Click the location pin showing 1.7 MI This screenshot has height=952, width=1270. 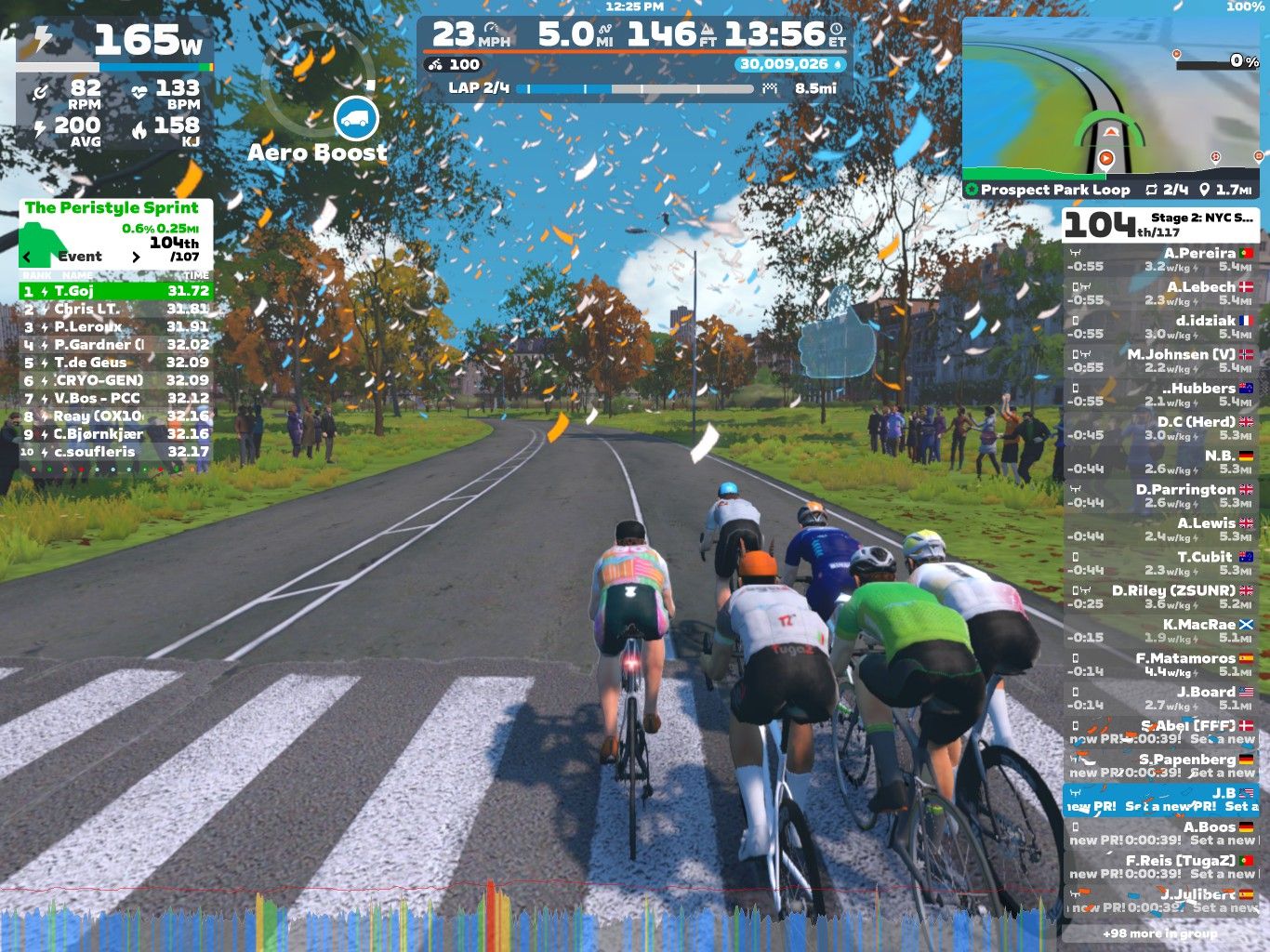(x=1204, y=189)
